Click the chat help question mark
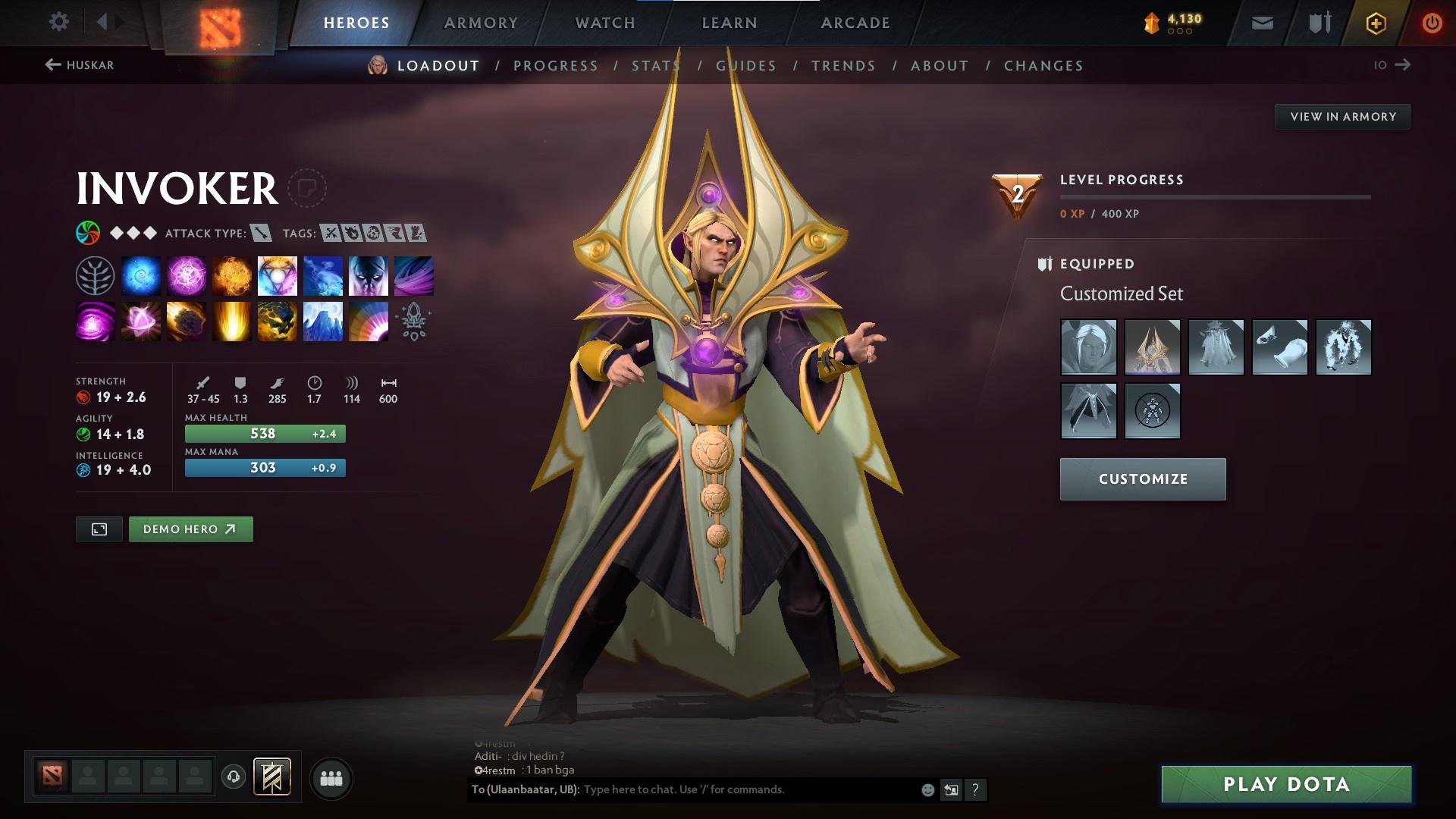 pyautogui.click(x=975, y=789)
